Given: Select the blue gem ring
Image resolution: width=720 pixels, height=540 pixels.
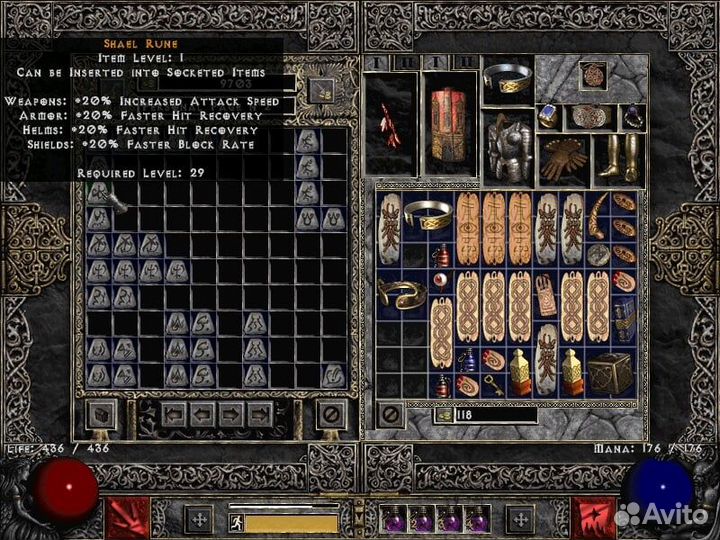Looking at the screenshot, I should [x=550, y=117].
